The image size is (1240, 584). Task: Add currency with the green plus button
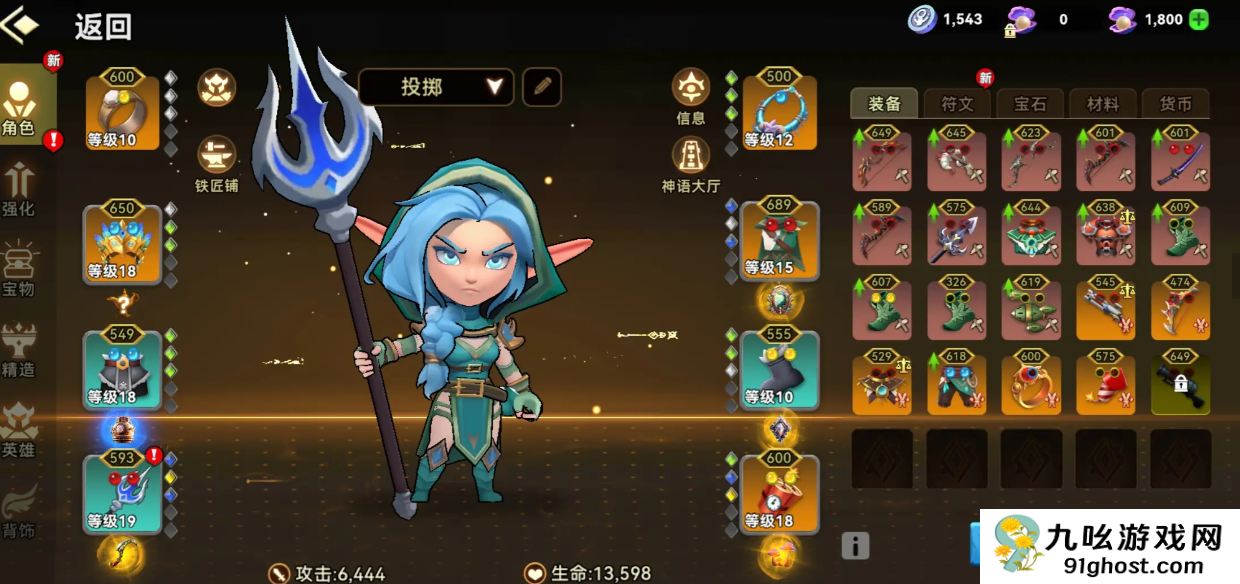pyautogui.click(x=1199, y=19)
